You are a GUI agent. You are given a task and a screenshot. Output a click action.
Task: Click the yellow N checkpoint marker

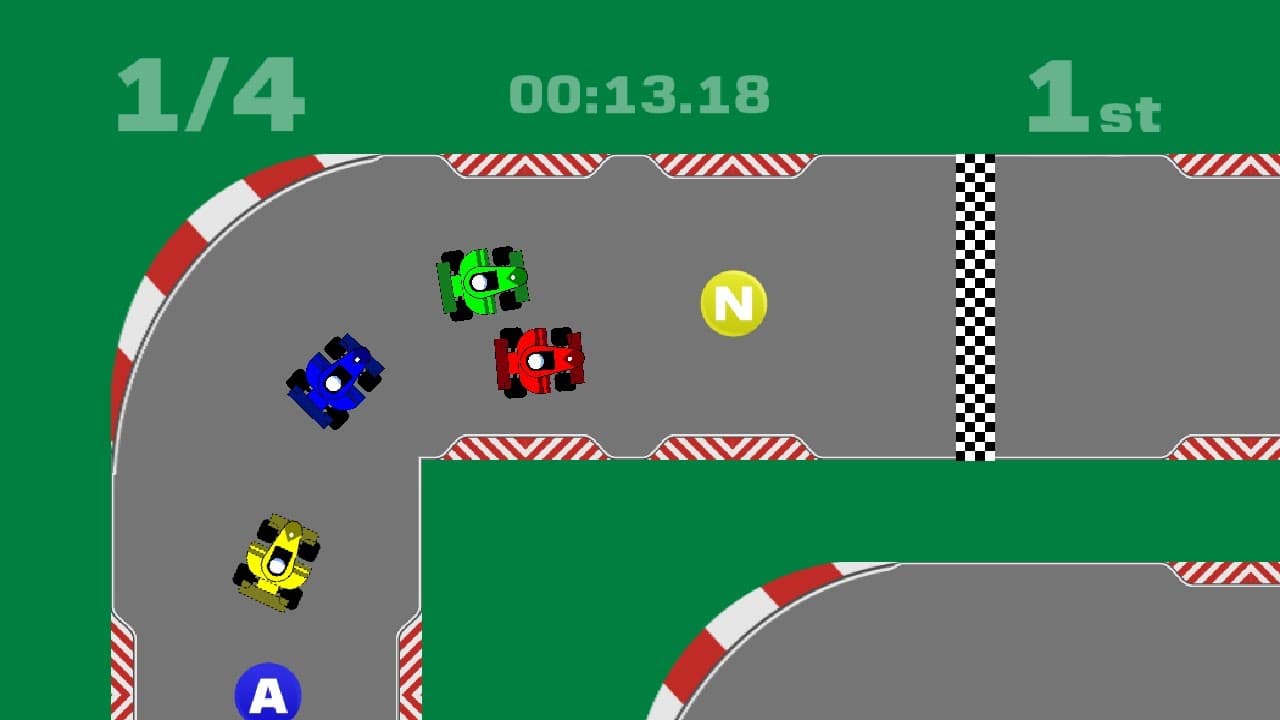point(733,303)
